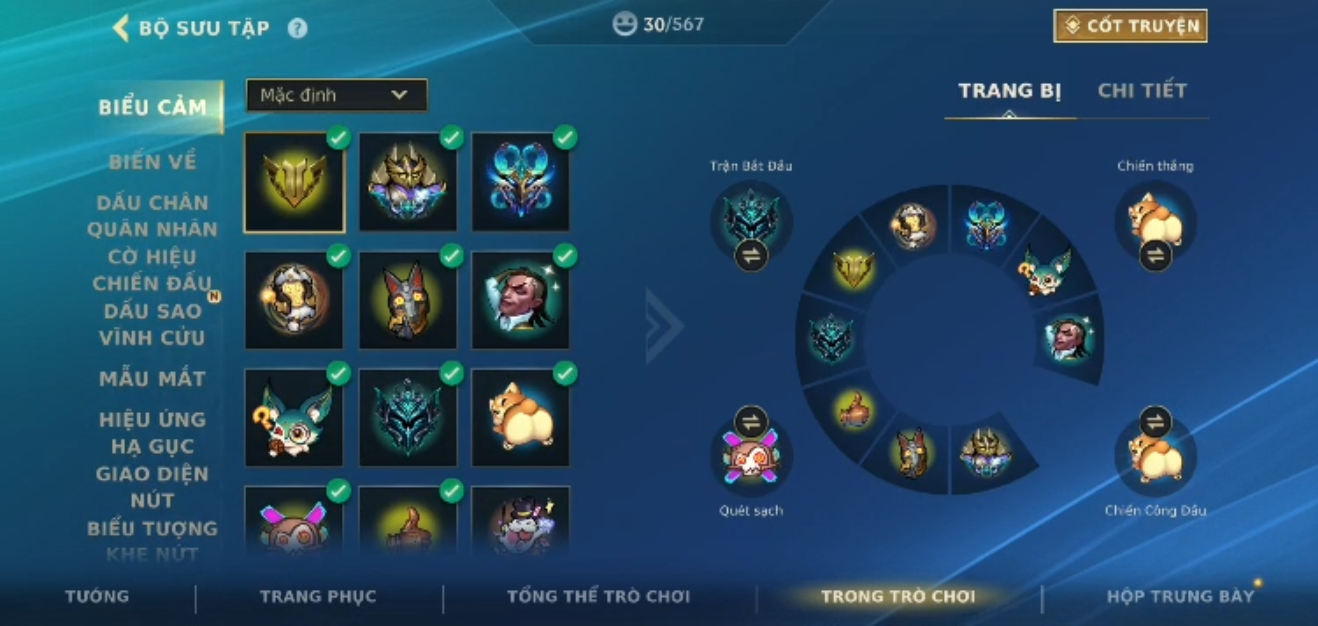
Task: Swap the Chiến thắng emote slot
Action: pos(1155,255)
